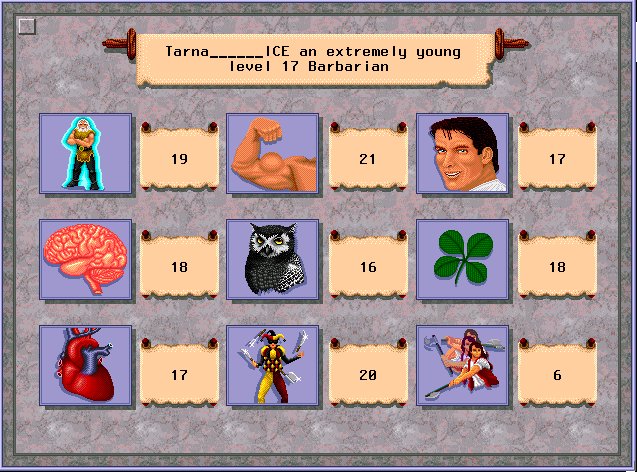Choose the group of warriors icon
Image resolution: width=637 pixels, height=472 pixels.
coord(462,365)
